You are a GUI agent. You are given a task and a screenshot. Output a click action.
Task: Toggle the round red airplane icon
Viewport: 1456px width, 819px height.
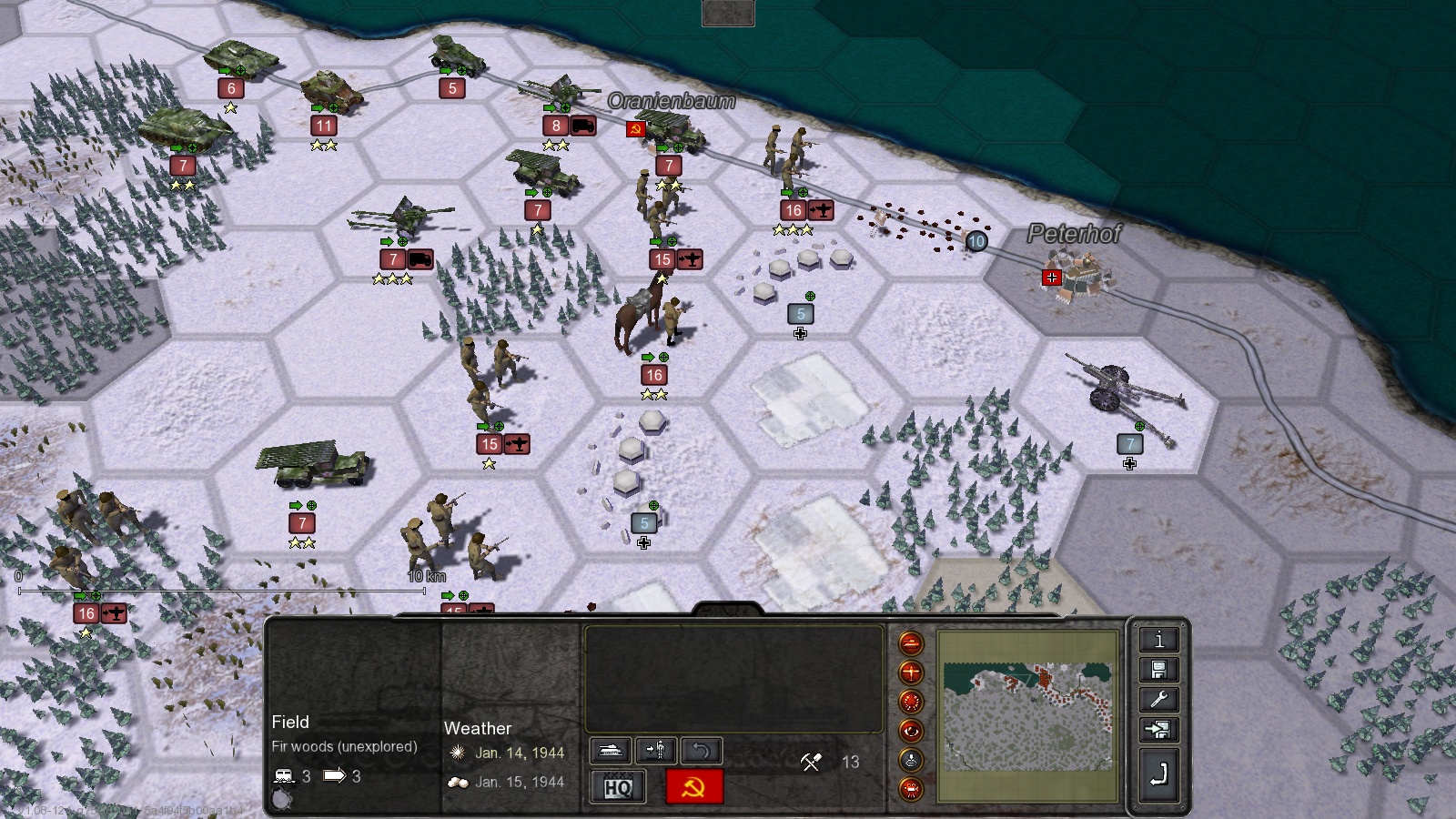click(911, 672)
